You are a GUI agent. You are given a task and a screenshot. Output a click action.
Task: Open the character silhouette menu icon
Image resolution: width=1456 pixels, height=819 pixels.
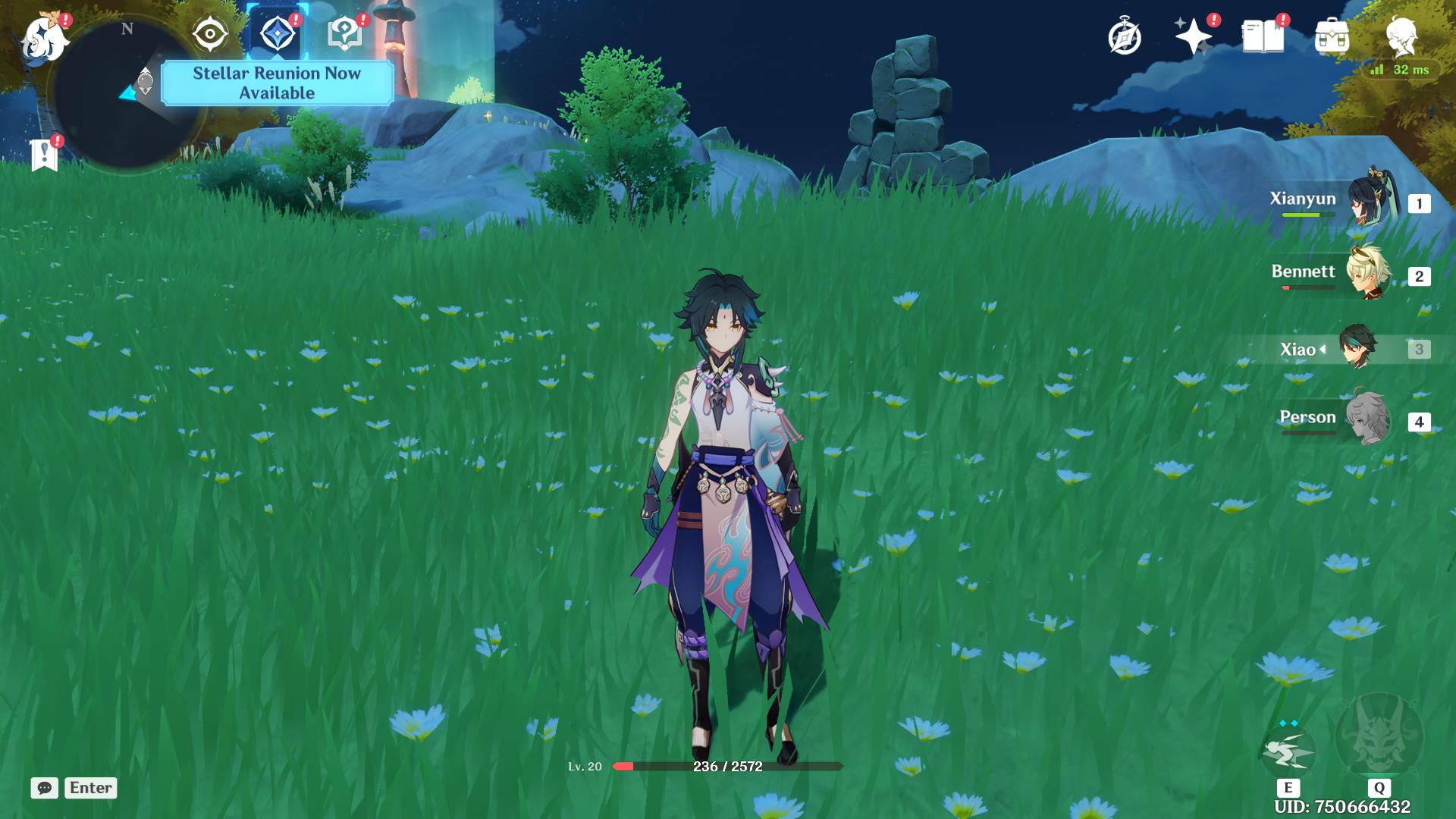click(1401, 36)
